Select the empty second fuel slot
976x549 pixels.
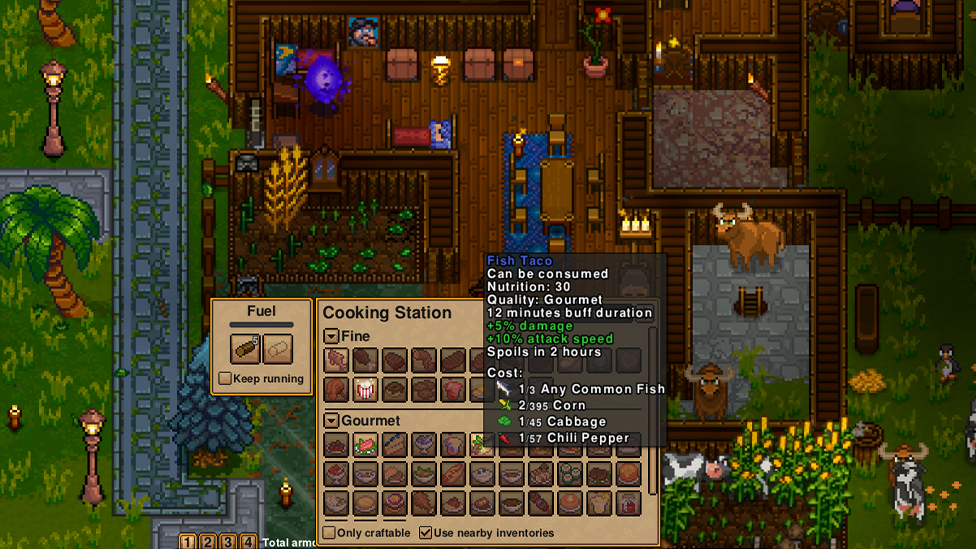coord(278,348)
